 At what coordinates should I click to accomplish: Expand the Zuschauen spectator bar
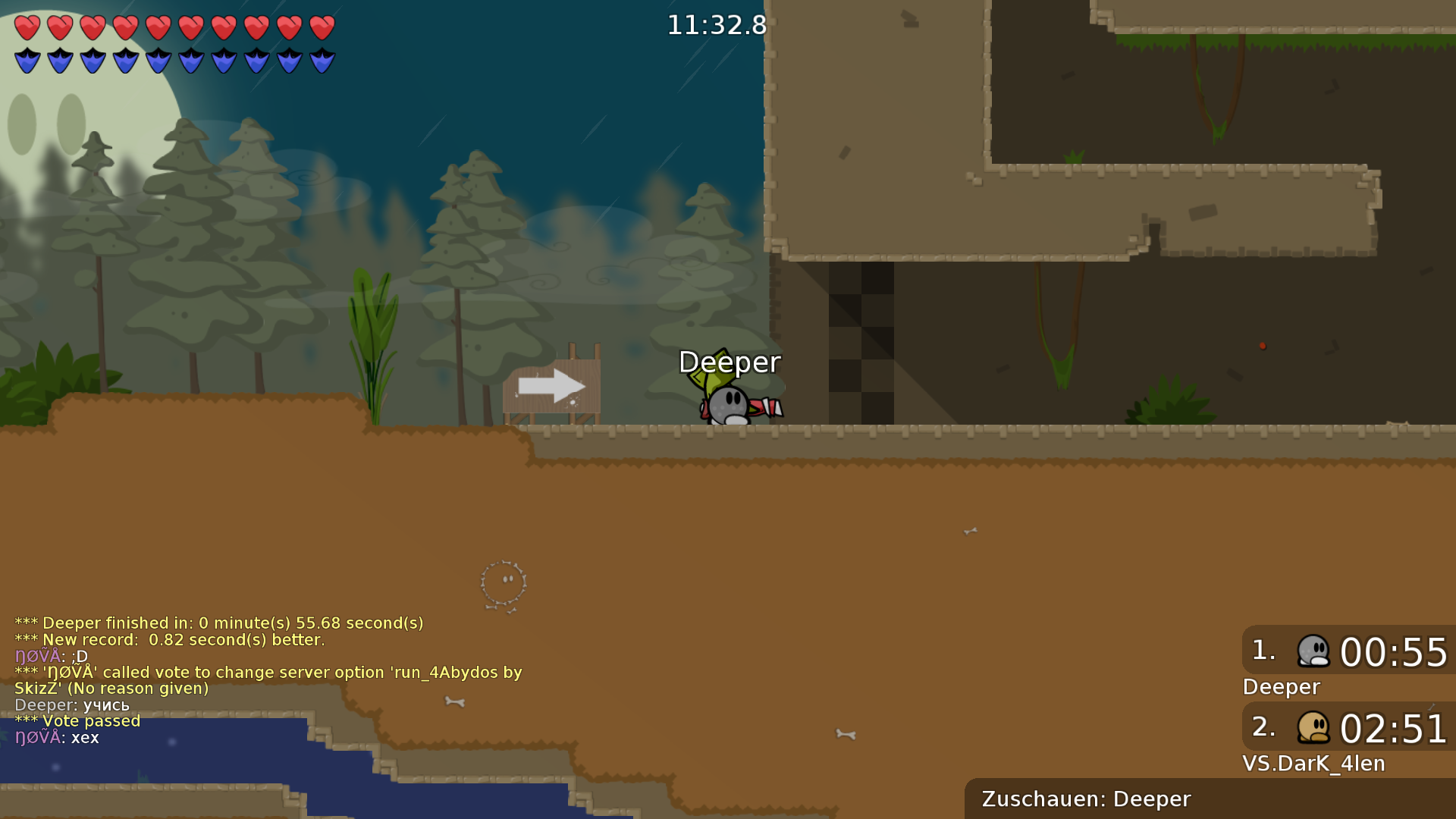click(x=1084, y=799)
